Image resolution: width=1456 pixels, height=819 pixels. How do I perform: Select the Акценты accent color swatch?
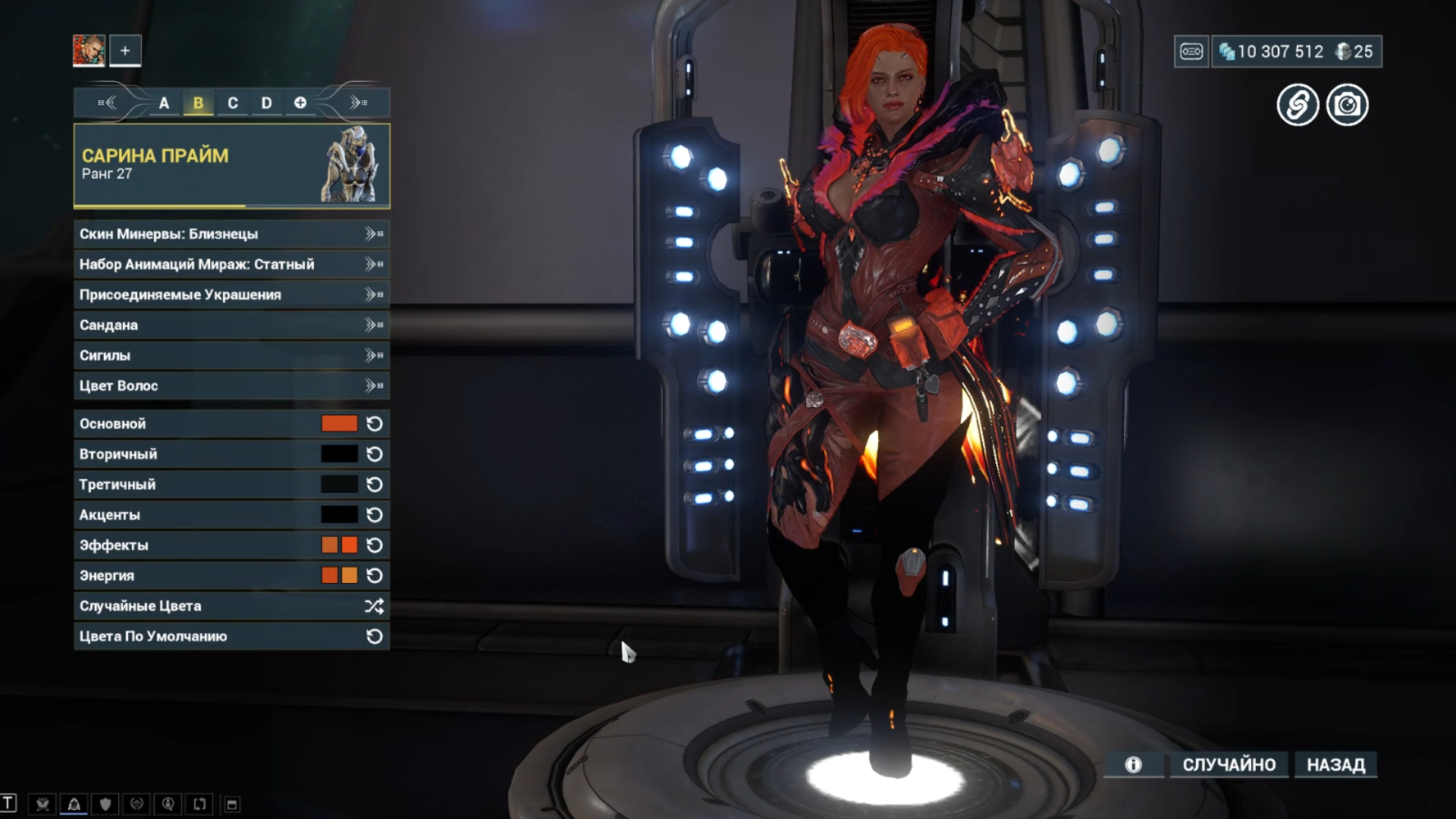click(x=339, y=515)
